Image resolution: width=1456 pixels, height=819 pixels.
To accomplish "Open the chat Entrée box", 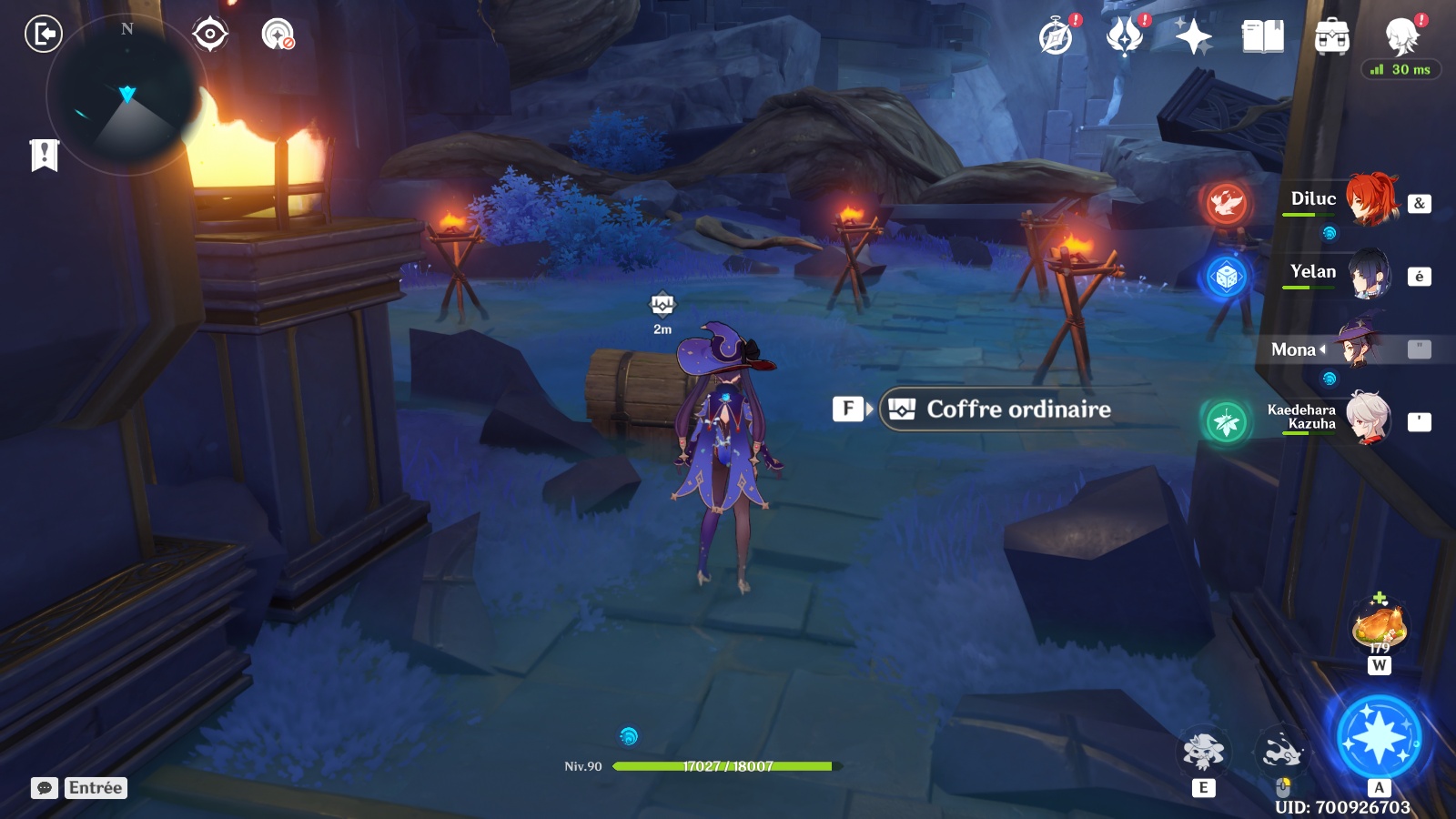I will pyautogui.click(x=95, y=788).
